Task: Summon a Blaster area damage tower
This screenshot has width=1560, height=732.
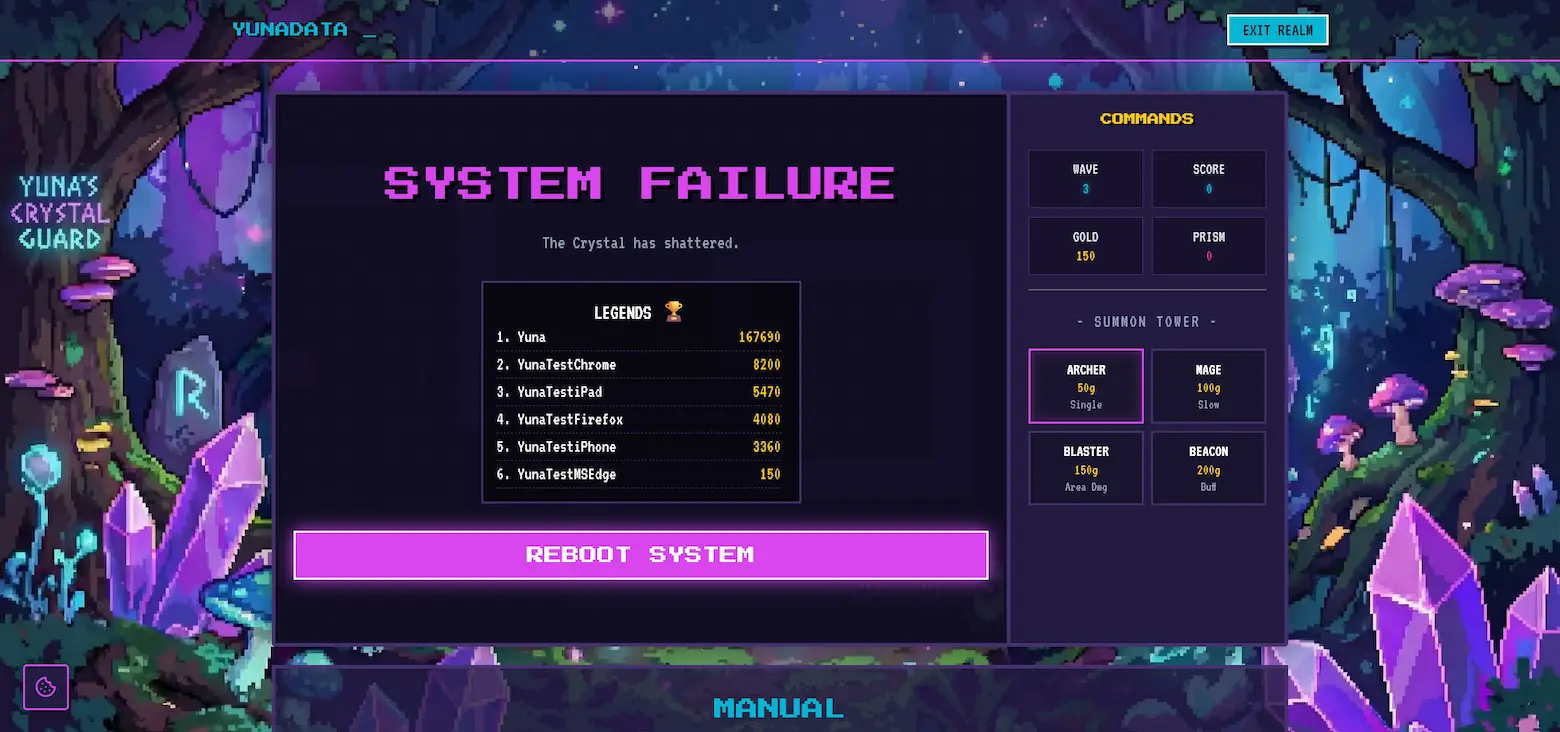Action: point(1086,468)
